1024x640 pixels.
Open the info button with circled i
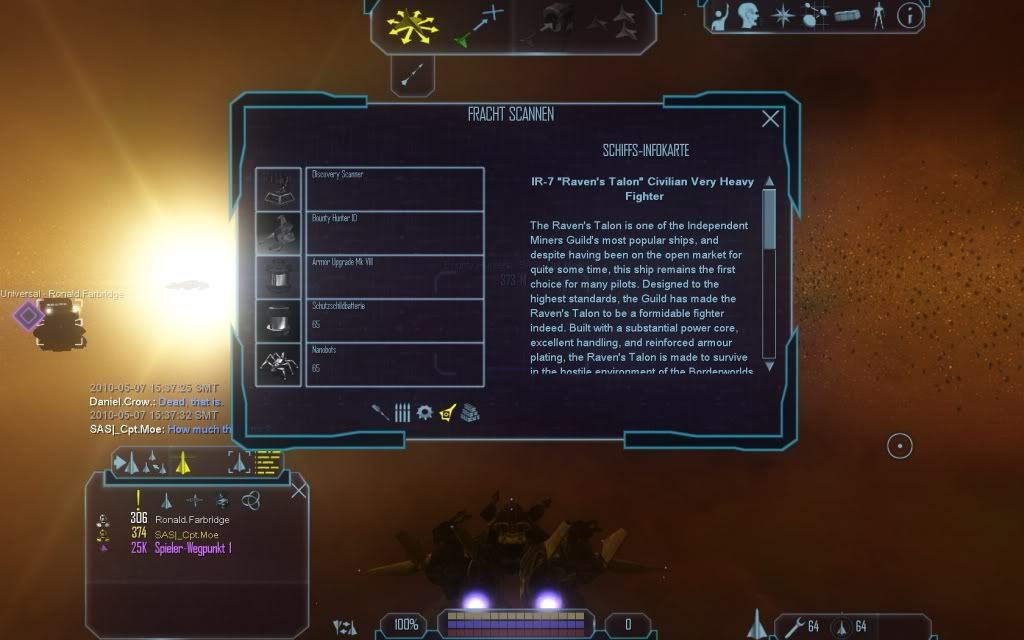tap(909, 15)
